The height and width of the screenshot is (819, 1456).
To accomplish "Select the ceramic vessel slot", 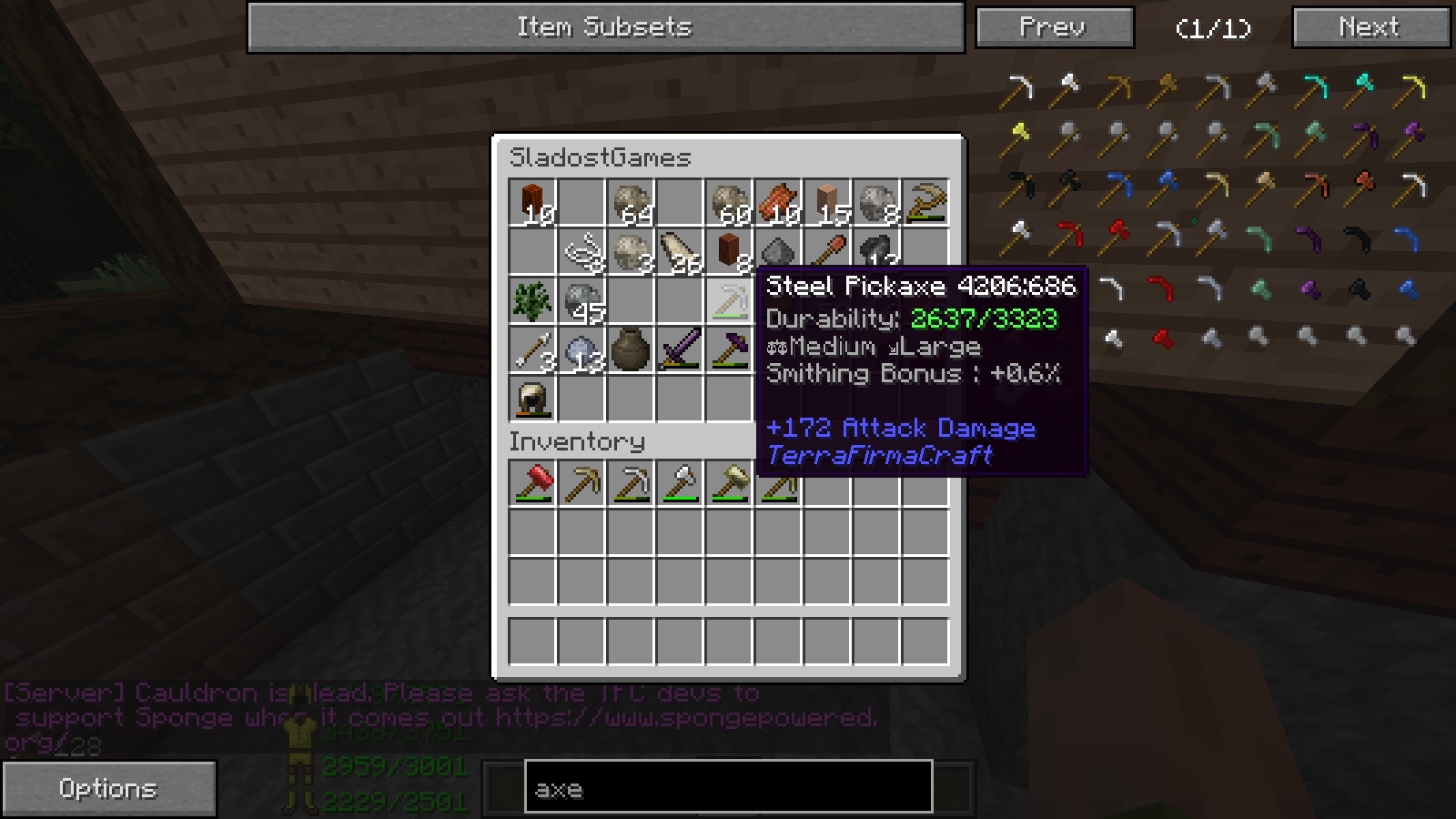I will [631, 349].
